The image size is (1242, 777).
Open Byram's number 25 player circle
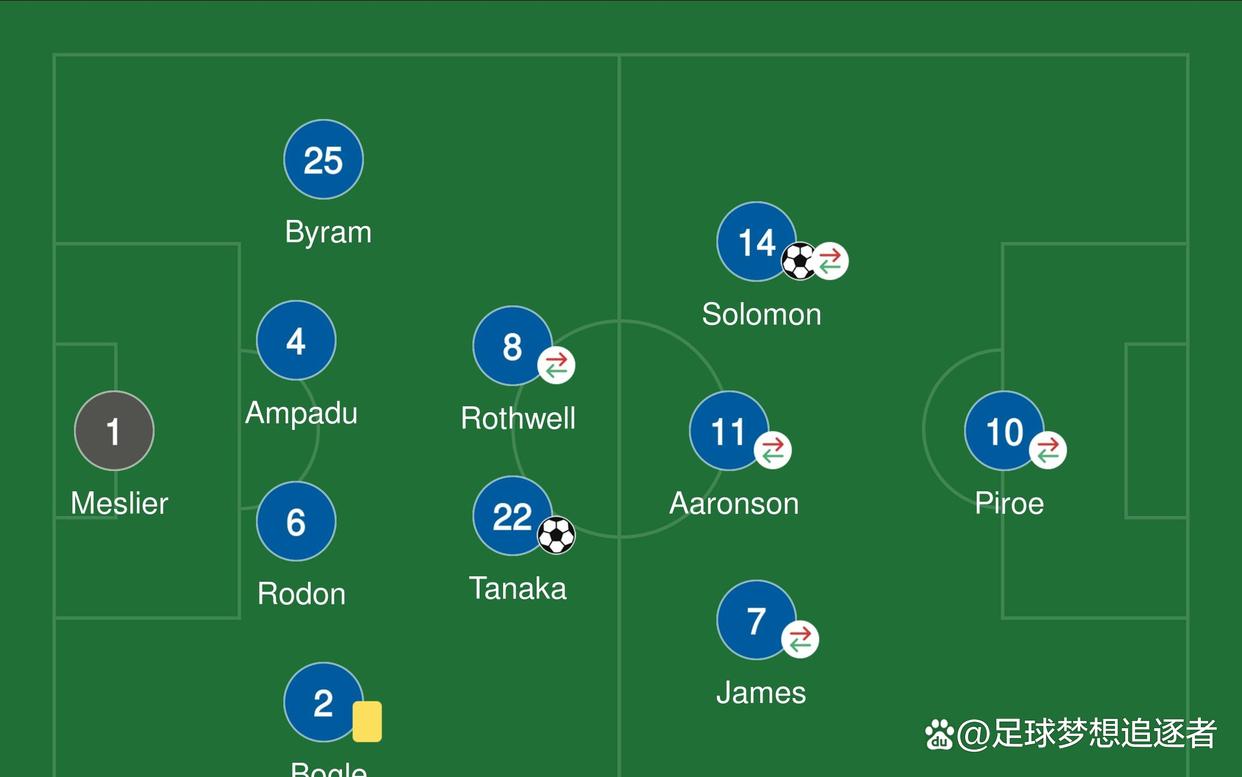323,160
